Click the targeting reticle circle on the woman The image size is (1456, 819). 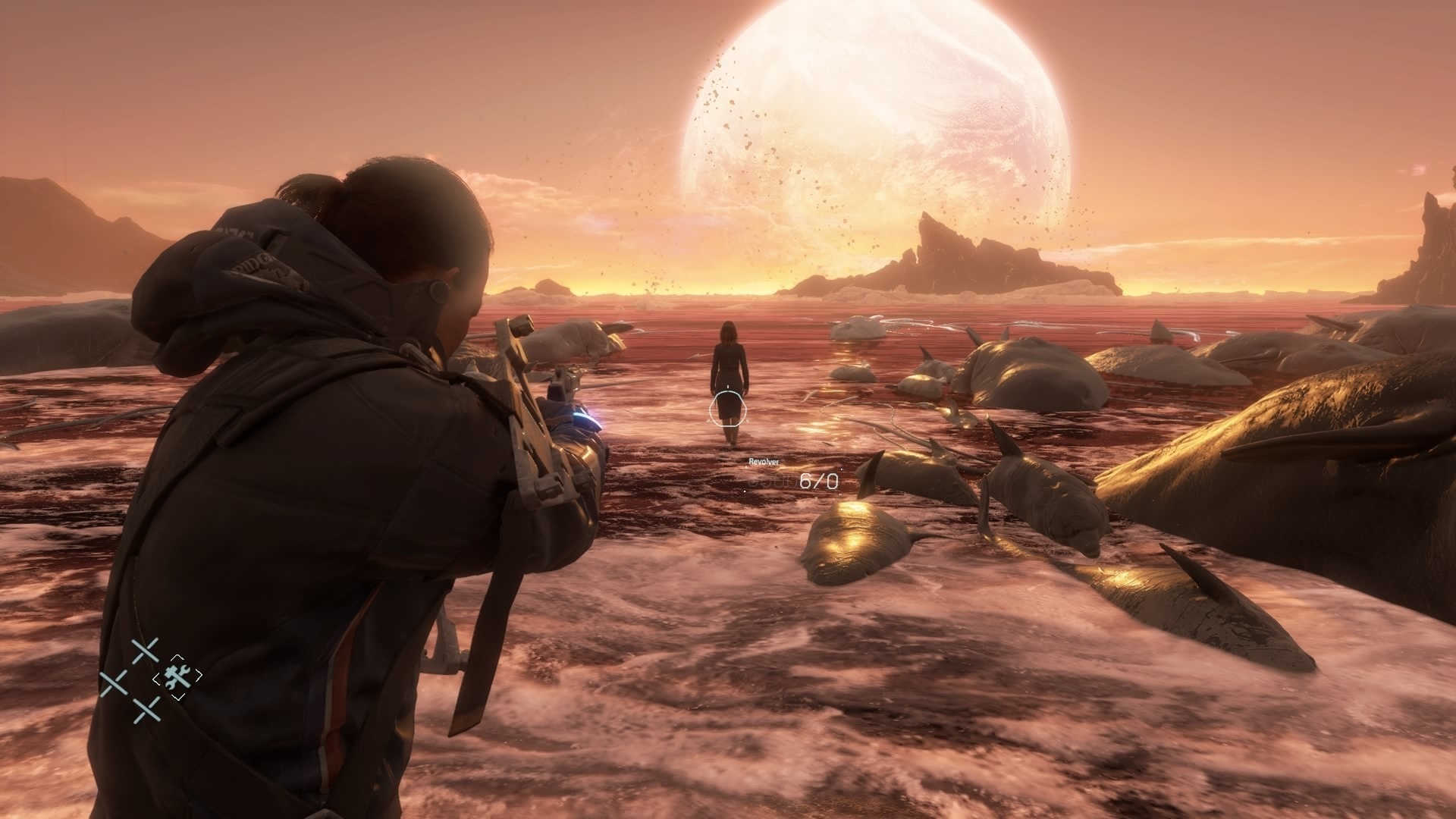(x=730, y=408)
